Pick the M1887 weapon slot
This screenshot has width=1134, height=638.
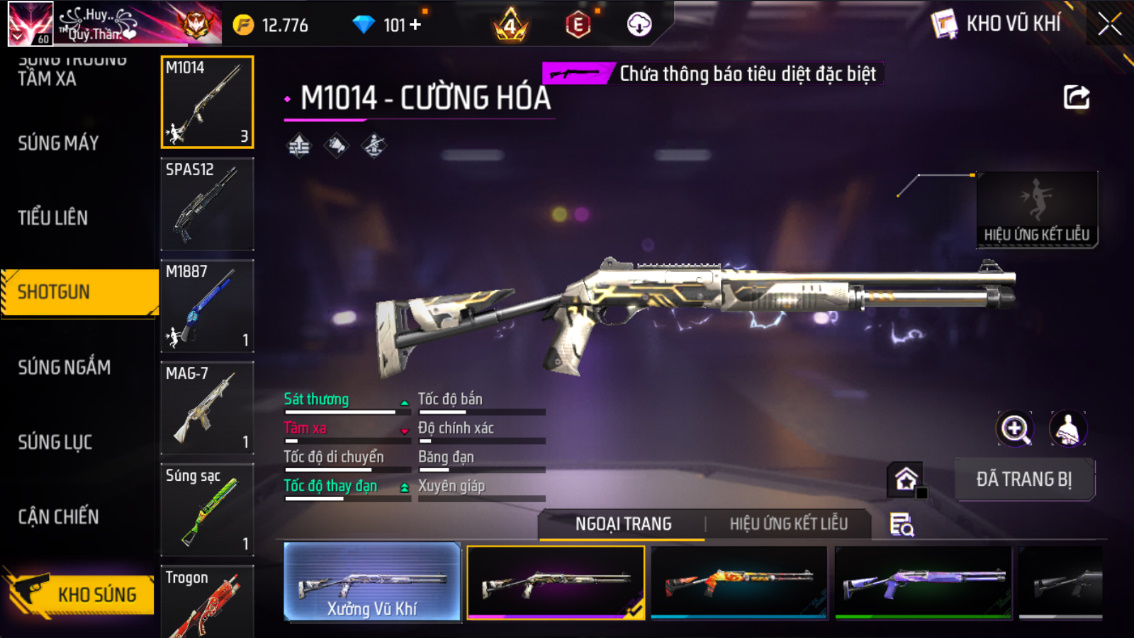coord(207,306)
